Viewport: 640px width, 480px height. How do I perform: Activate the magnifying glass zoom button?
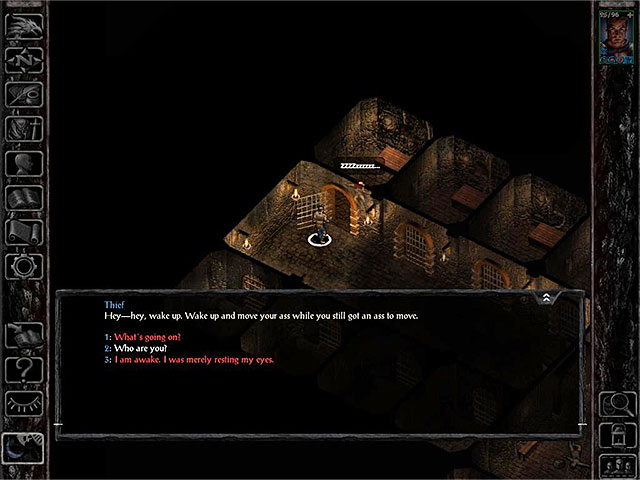tap(614, 406)
